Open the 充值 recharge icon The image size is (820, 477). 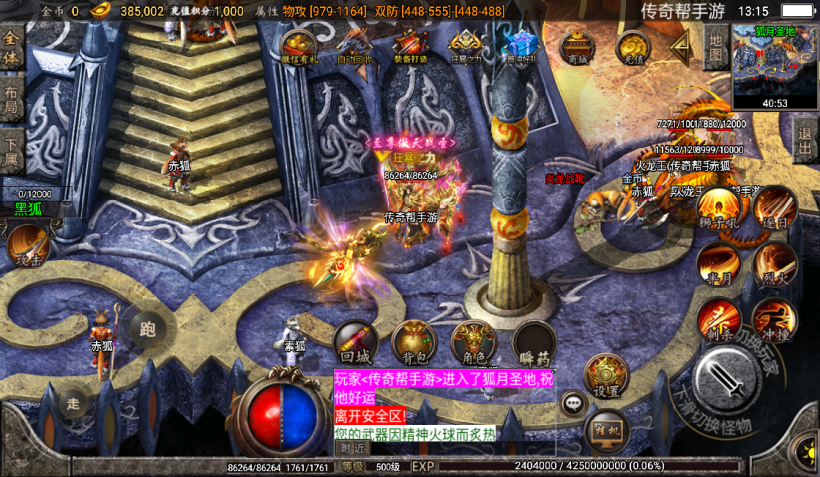[x=631, y=46]
